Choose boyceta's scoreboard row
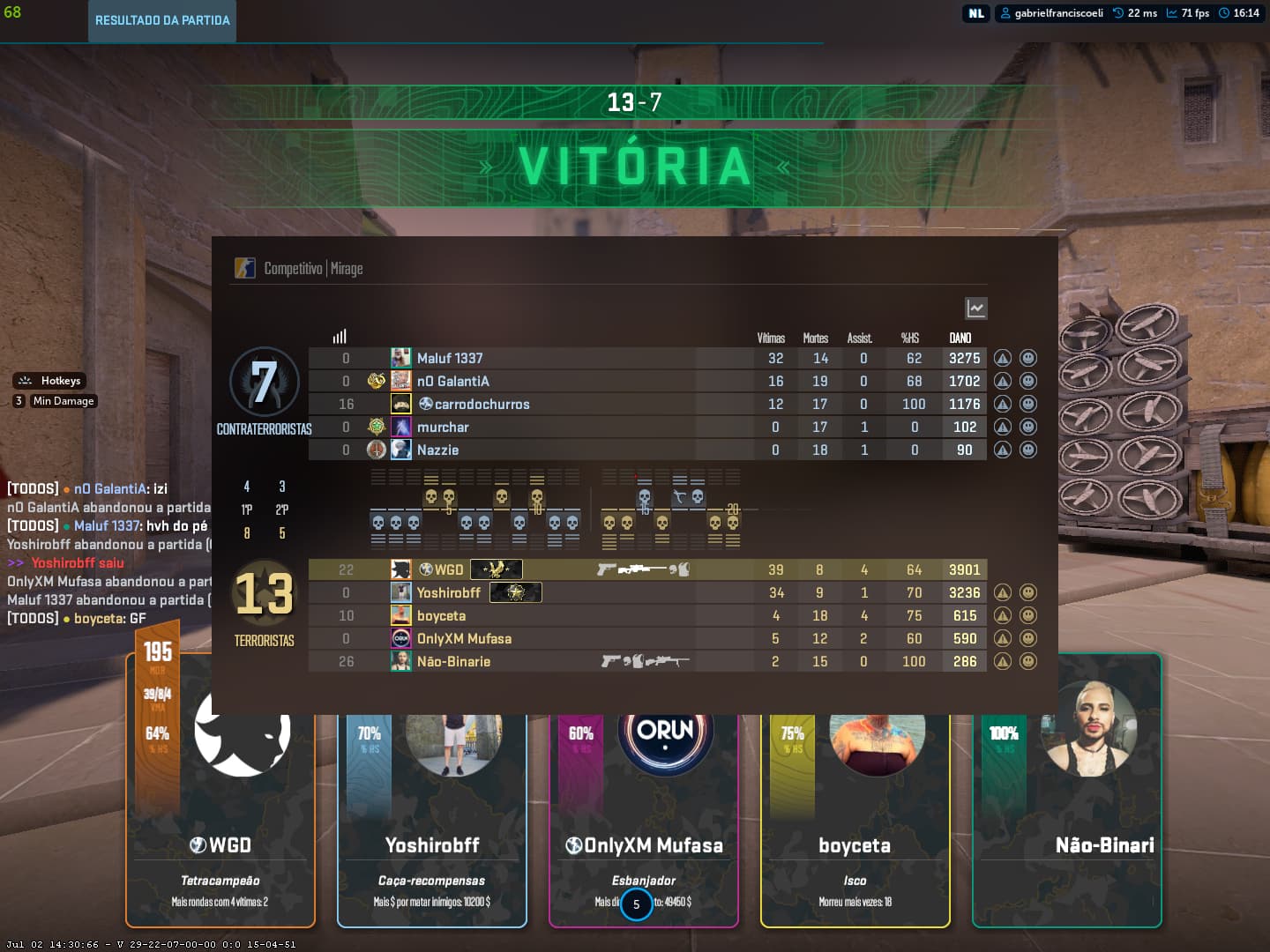Image resolution: width=1270 pixels, height=952 pixels. pyautogui.click(x=441, y=616)
